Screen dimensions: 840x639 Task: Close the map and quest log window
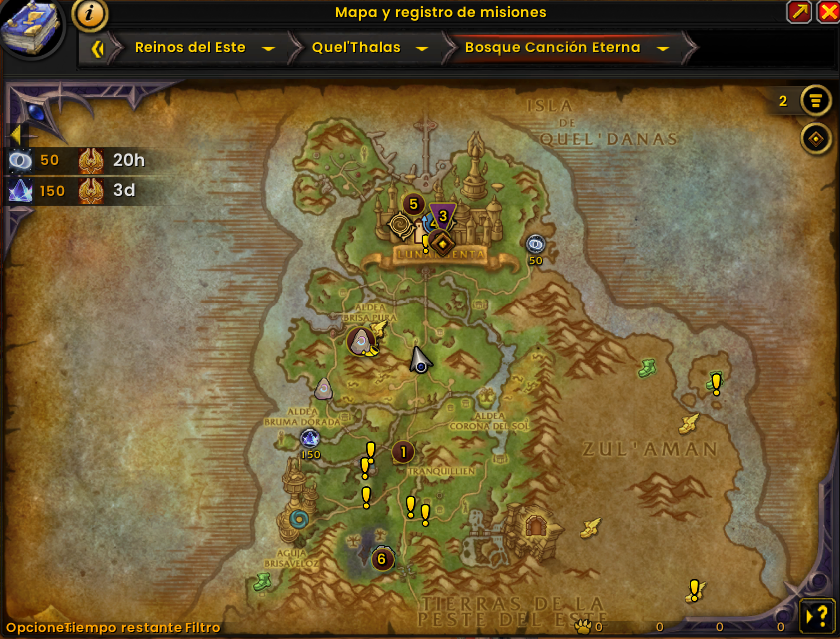(826, 12)
